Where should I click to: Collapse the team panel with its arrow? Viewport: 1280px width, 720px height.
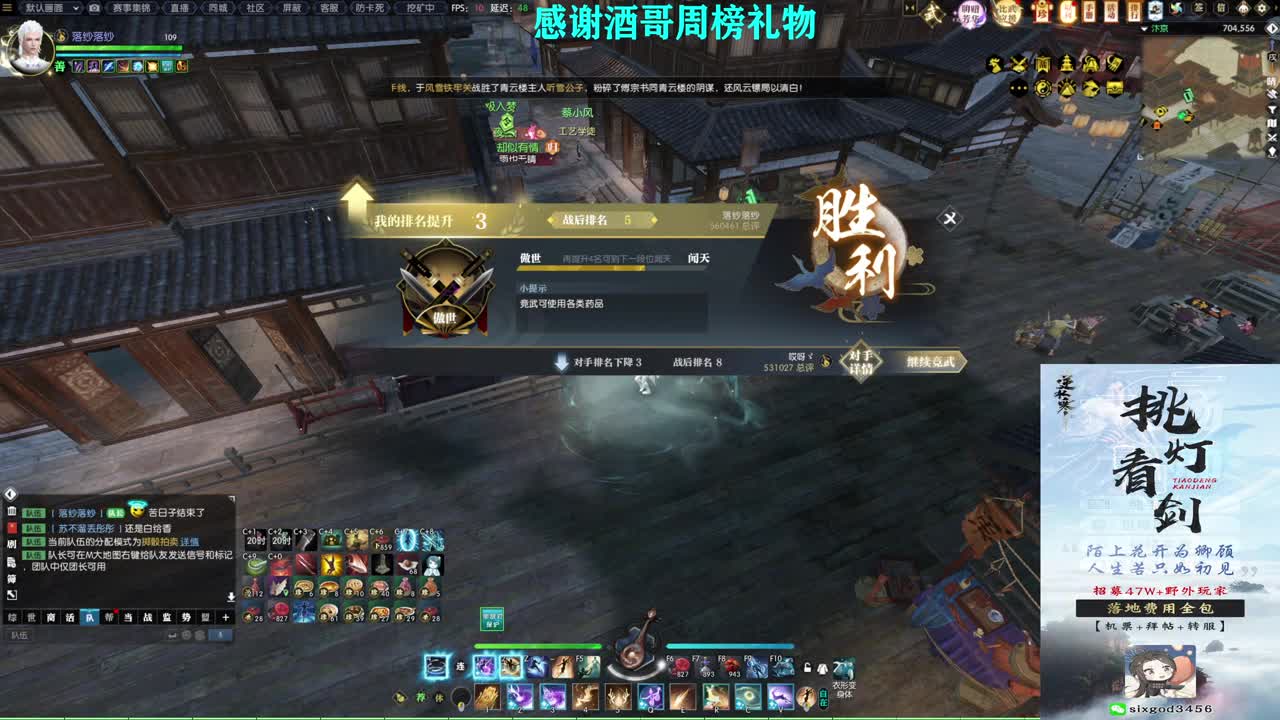(x=10, y=494)
